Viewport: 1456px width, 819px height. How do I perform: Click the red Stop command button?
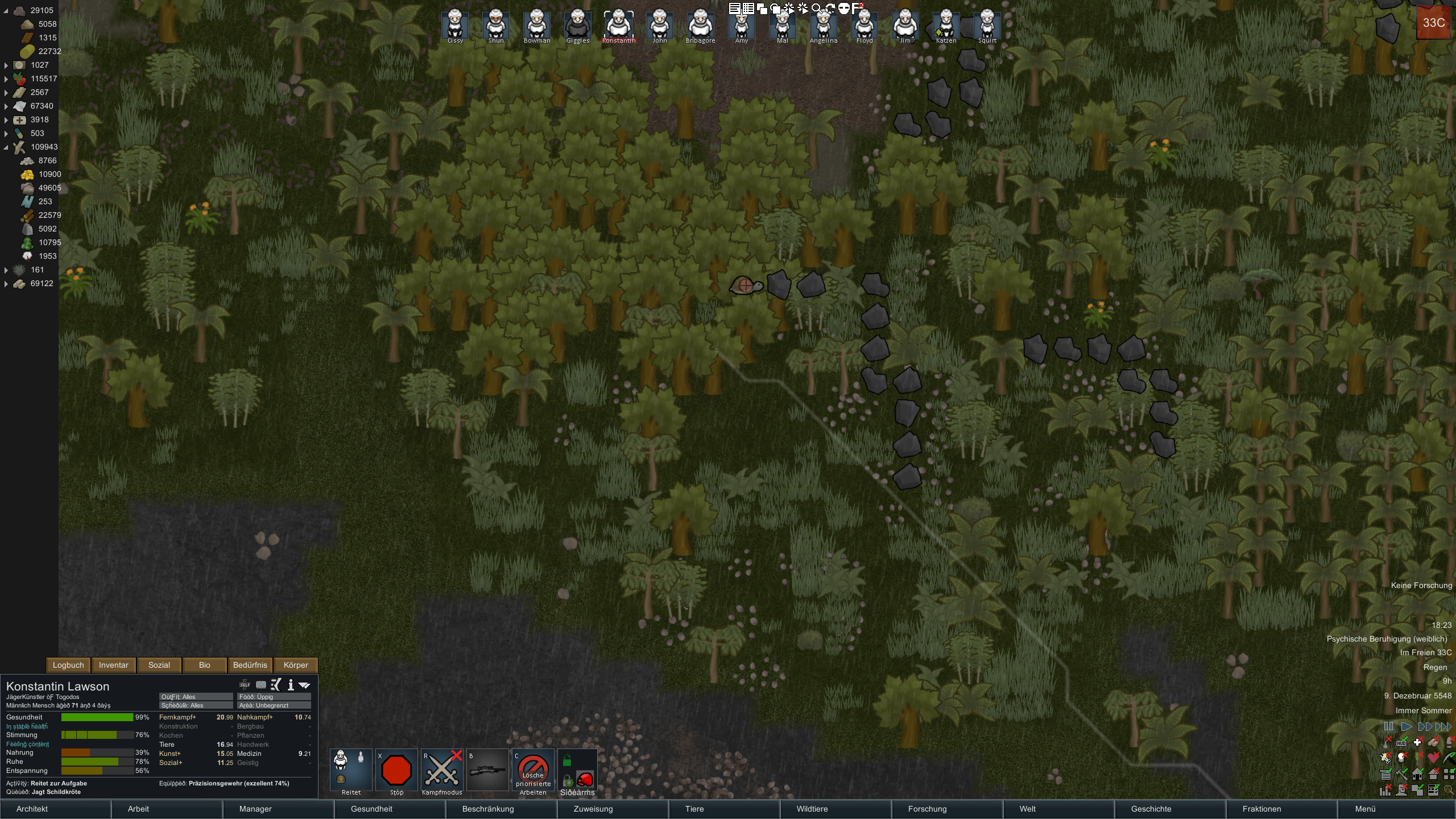(x=396, y=771)
